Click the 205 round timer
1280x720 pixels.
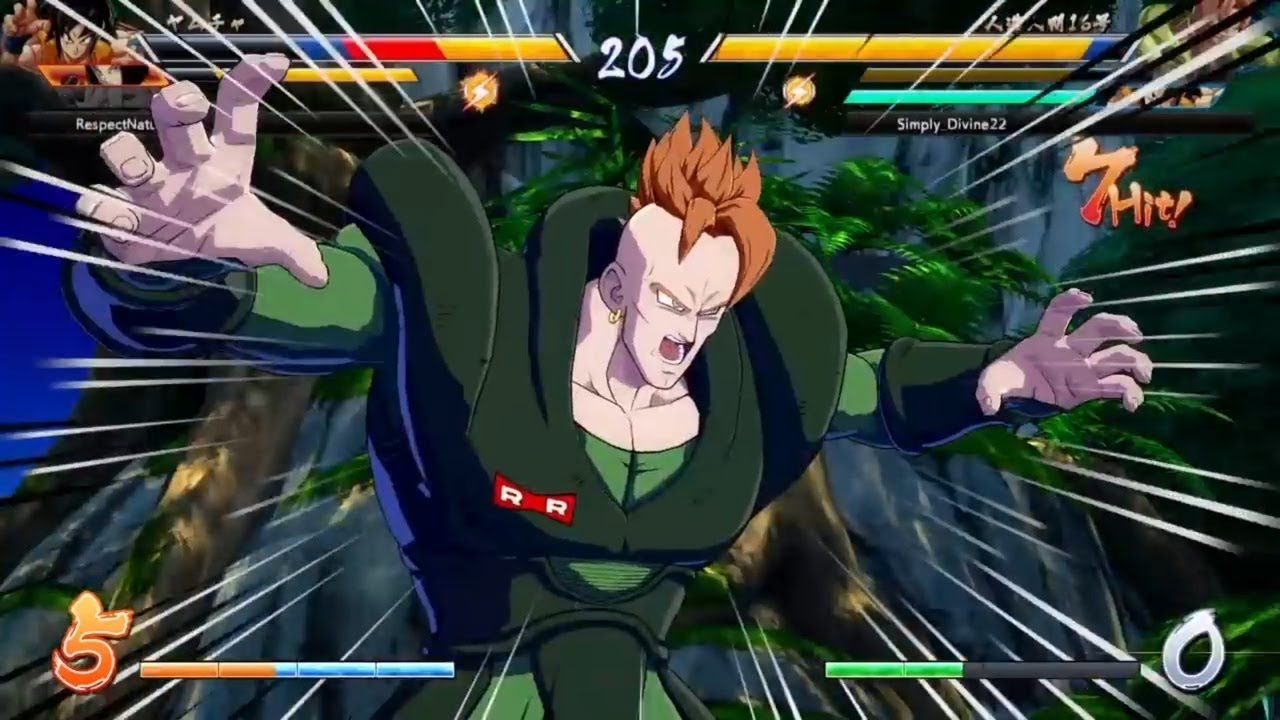pyautogui.click(x=640, y=55)
